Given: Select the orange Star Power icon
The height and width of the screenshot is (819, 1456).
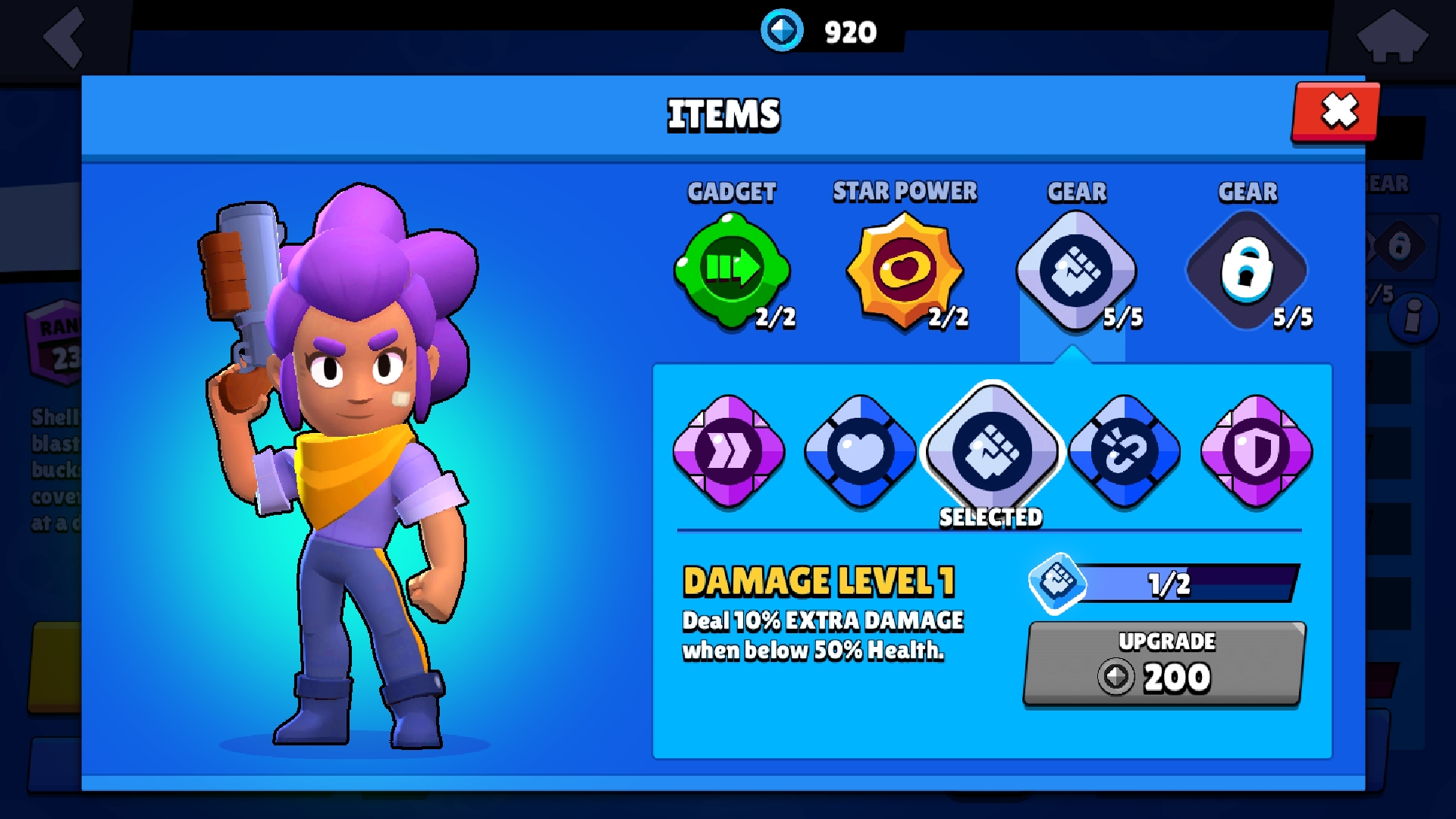Looking at the screenshot, I should (x=904, y=271).
